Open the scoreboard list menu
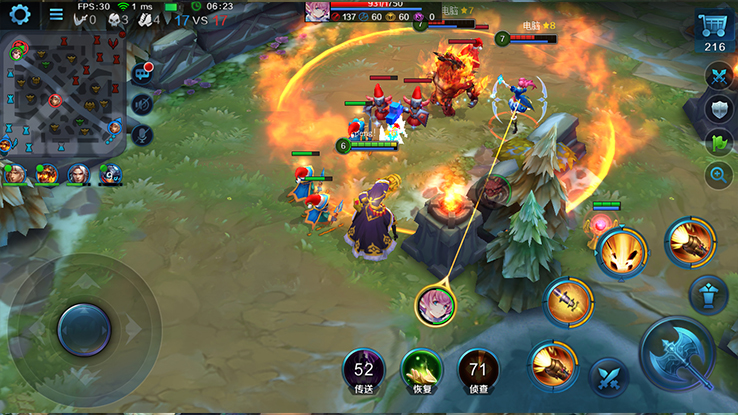 56,15
